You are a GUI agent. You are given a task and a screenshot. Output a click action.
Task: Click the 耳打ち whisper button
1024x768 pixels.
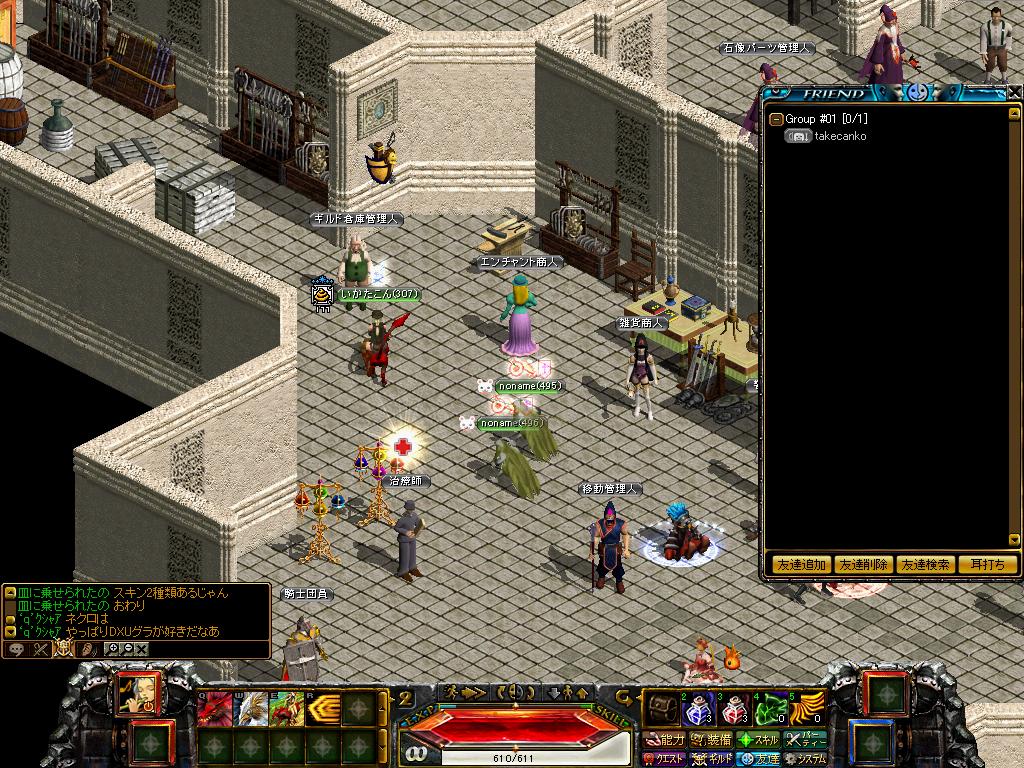coord(988,565)
